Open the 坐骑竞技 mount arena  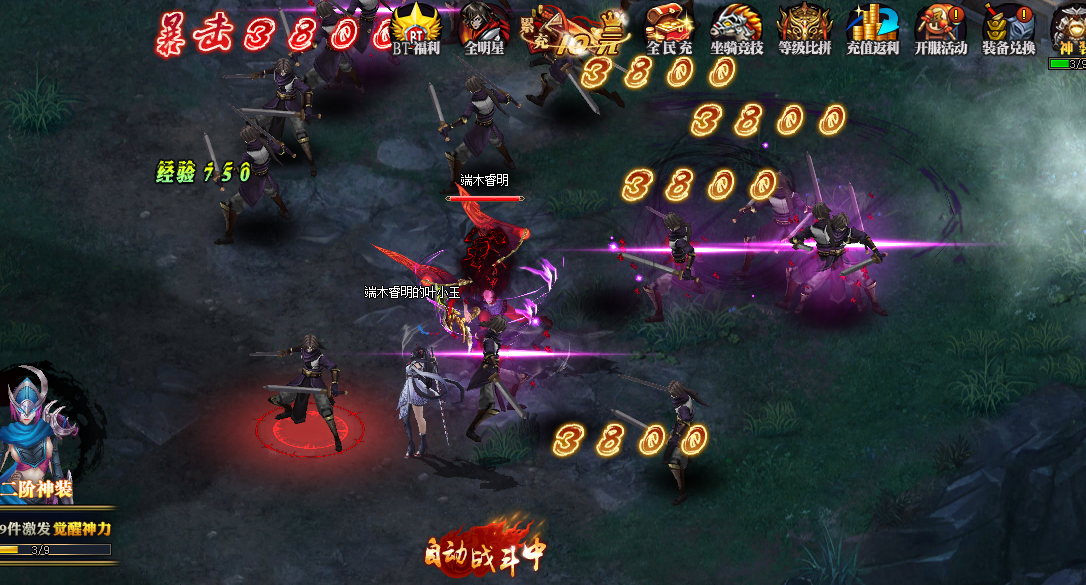click(x=736, y=27)
